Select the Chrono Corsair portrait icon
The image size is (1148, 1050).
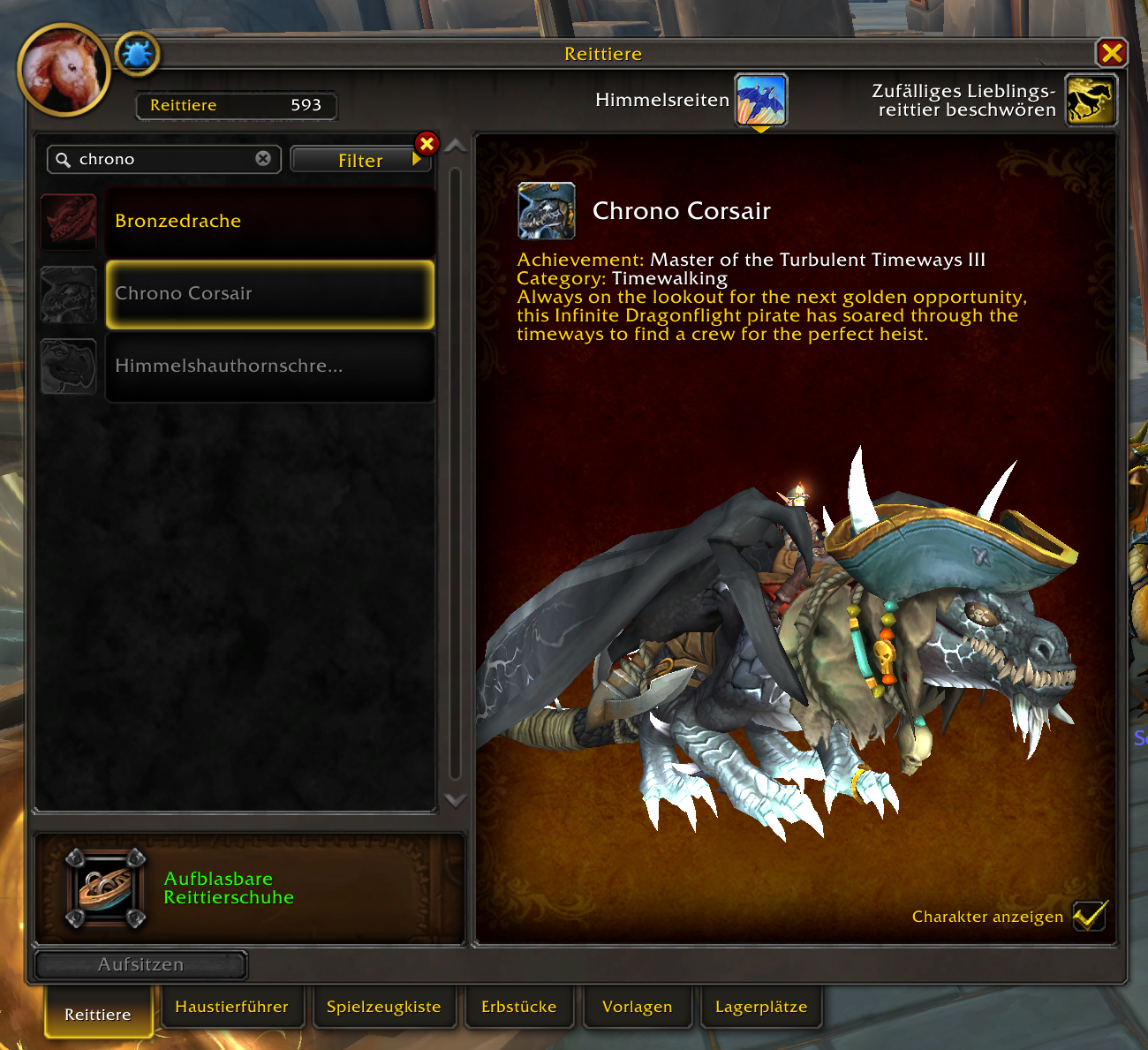pyautogui.click(x=546, y=210)
